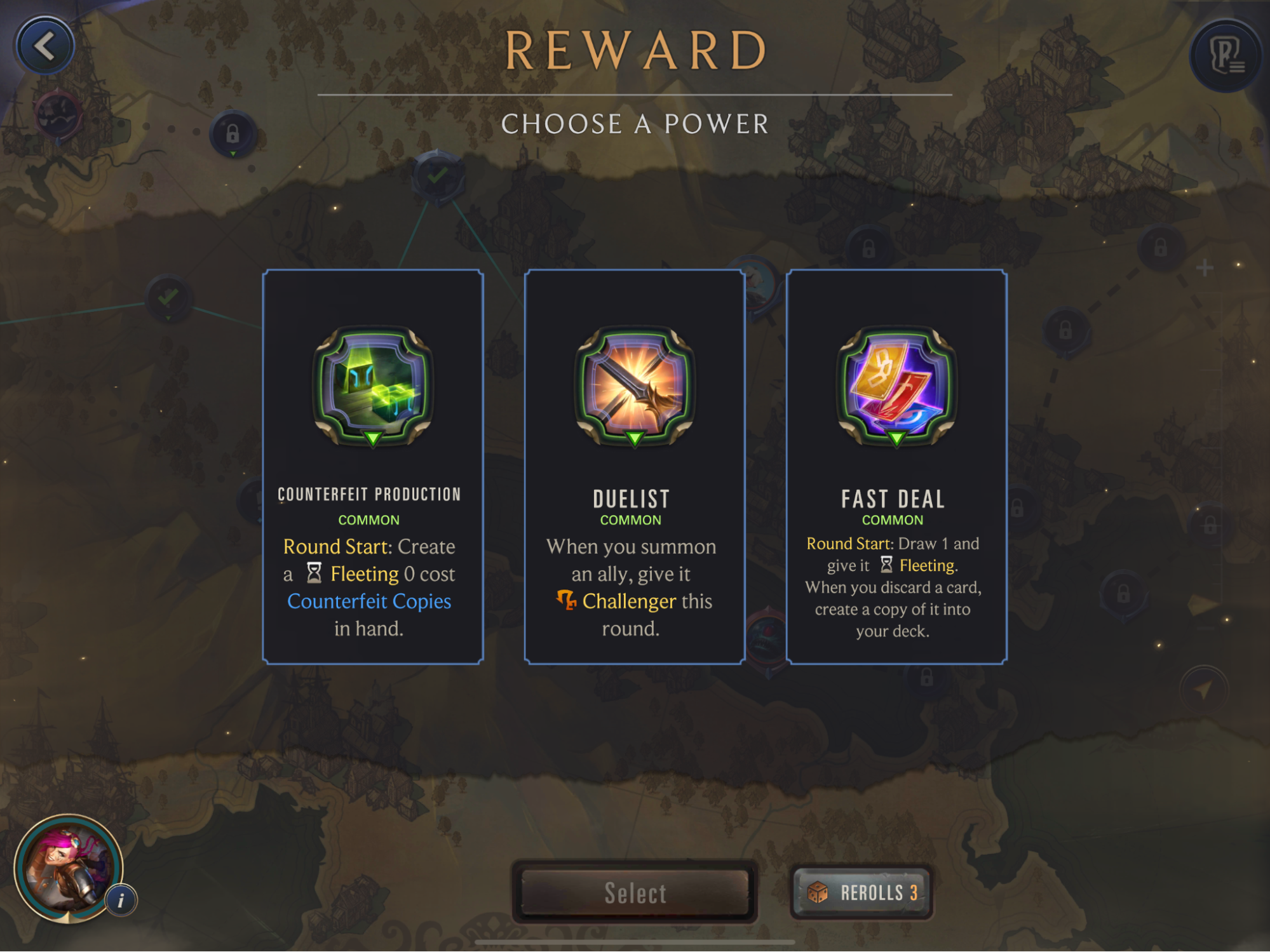Image resolution: width=1270 pixels, height=952 pixels.
Task: Click the Counterfeit Copies keyword link
Action: (369, 601)
